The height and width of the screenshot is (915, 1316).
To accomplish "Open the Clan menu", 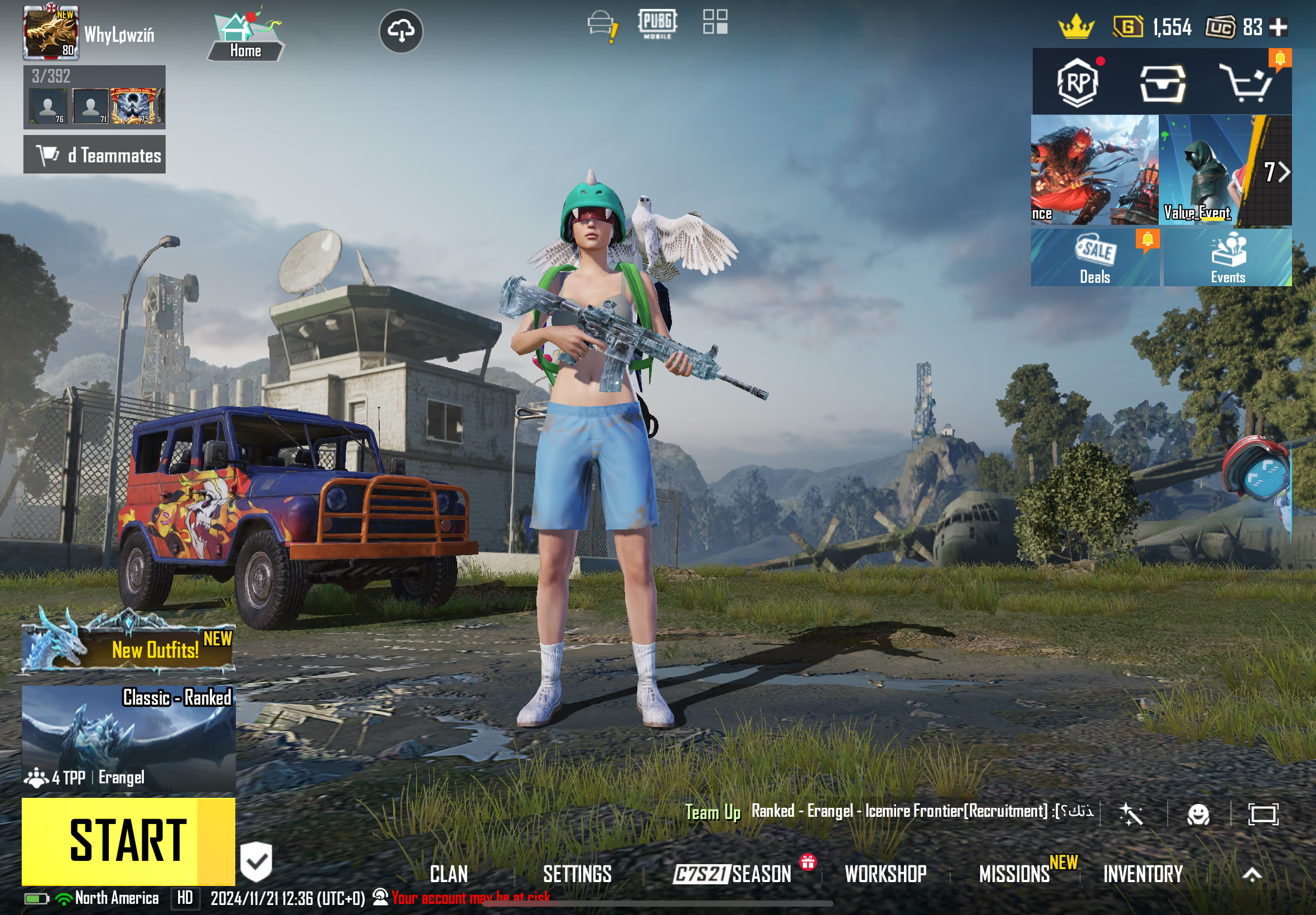I will [x=448, y=874].
